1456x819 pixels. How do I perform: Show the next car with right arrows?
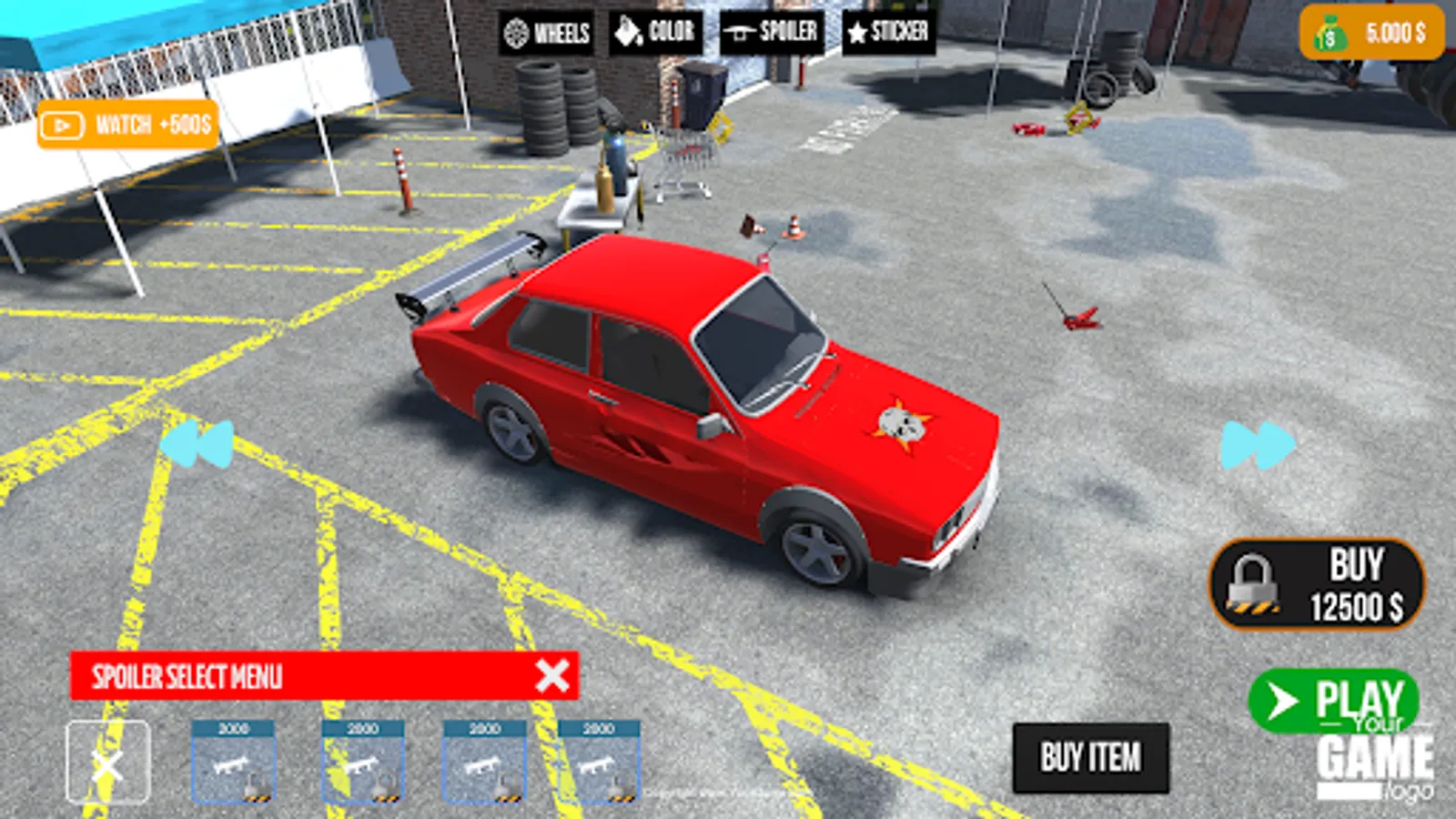(1258, 445)
